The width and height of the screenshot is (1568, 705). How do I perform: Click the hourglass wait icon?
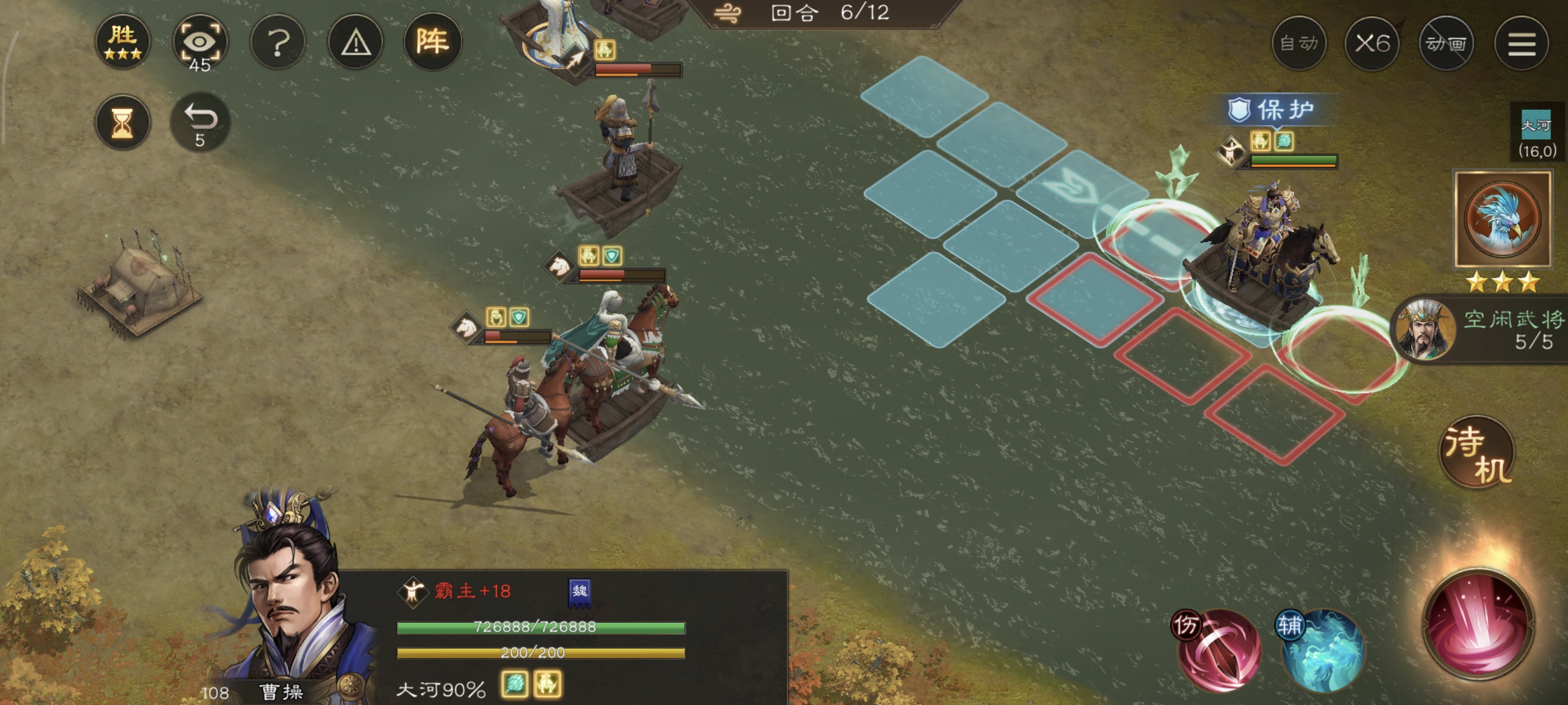pos(122,122)
